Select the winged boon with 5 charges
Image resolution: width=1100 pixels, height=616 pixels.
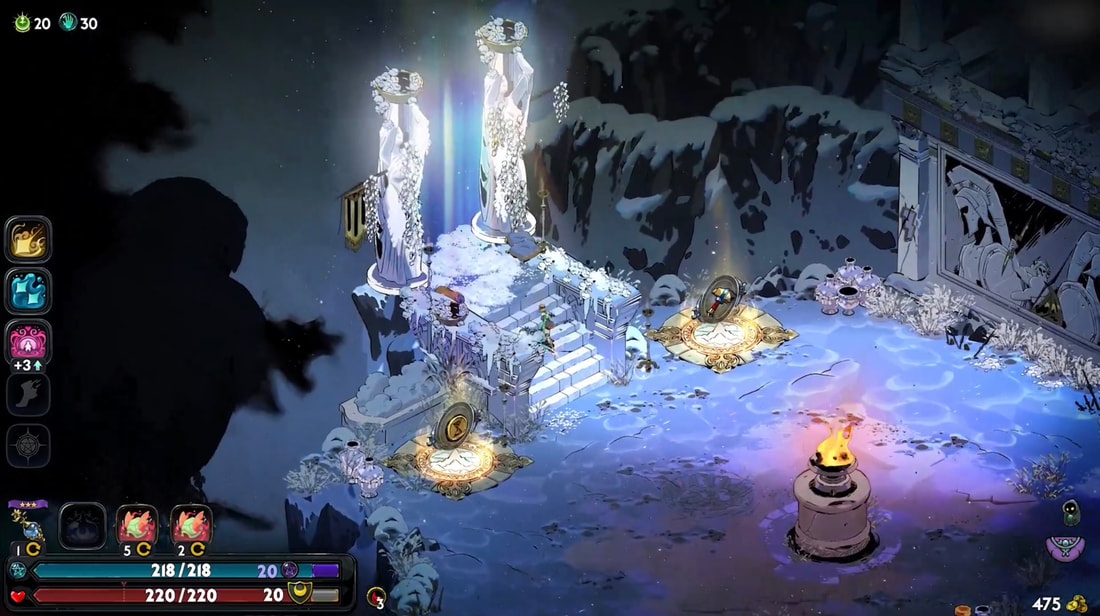click(x=137, y=525)
